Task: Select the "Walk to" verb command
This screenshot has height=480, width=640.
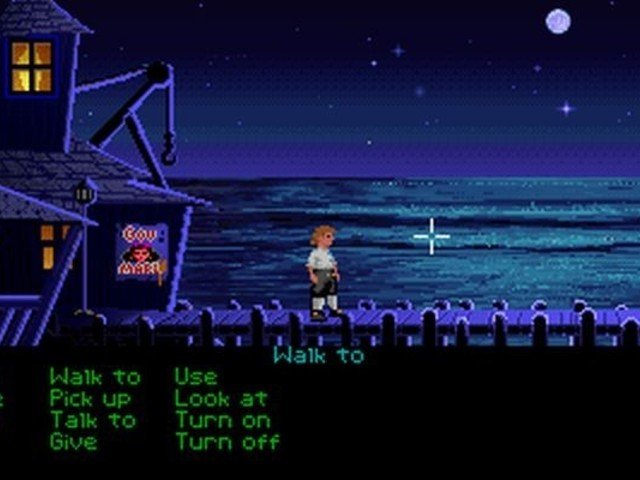Action: [x=95, y=377]
